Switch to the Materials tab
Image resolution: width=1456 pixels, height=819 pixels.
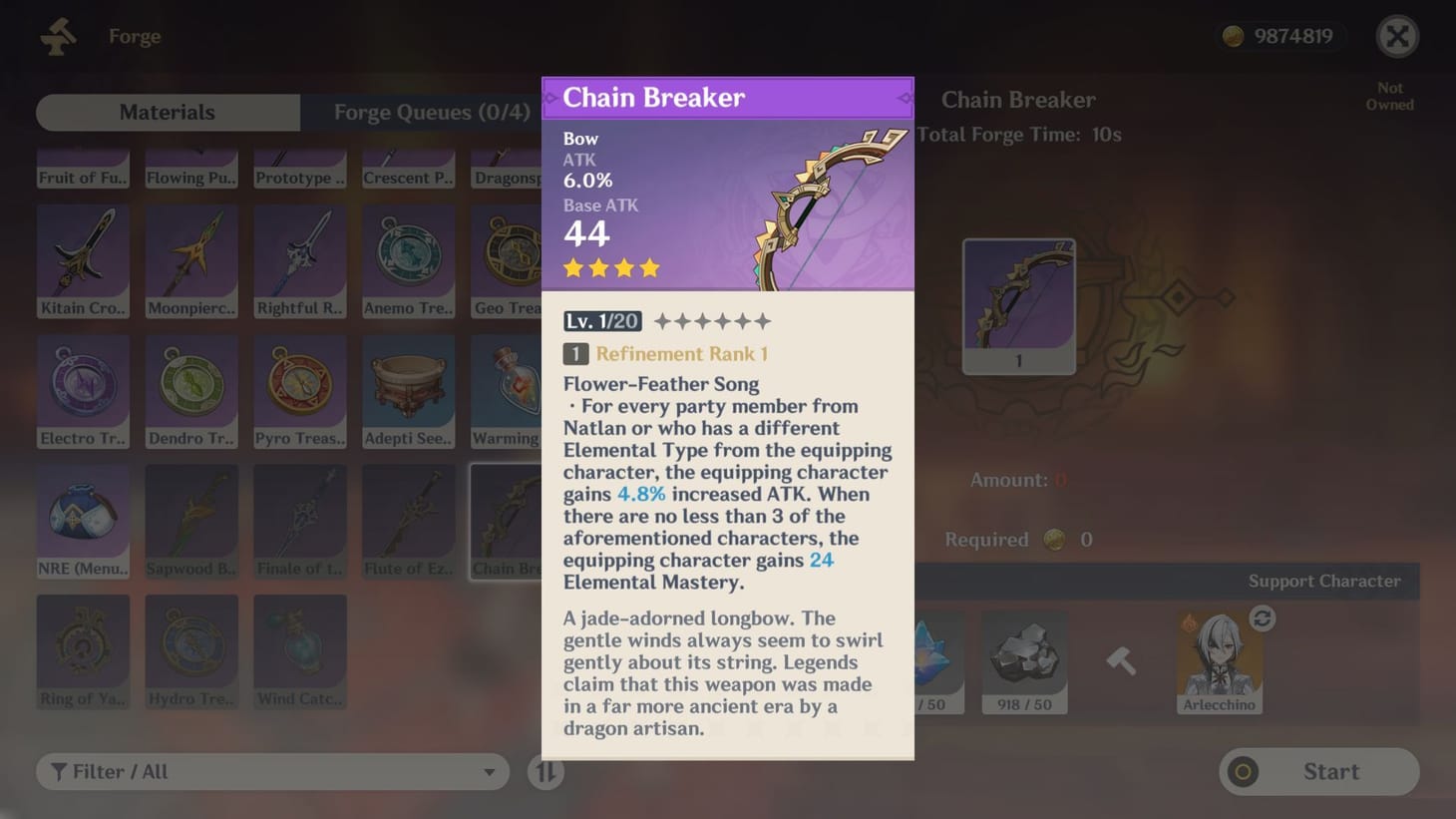167,112
